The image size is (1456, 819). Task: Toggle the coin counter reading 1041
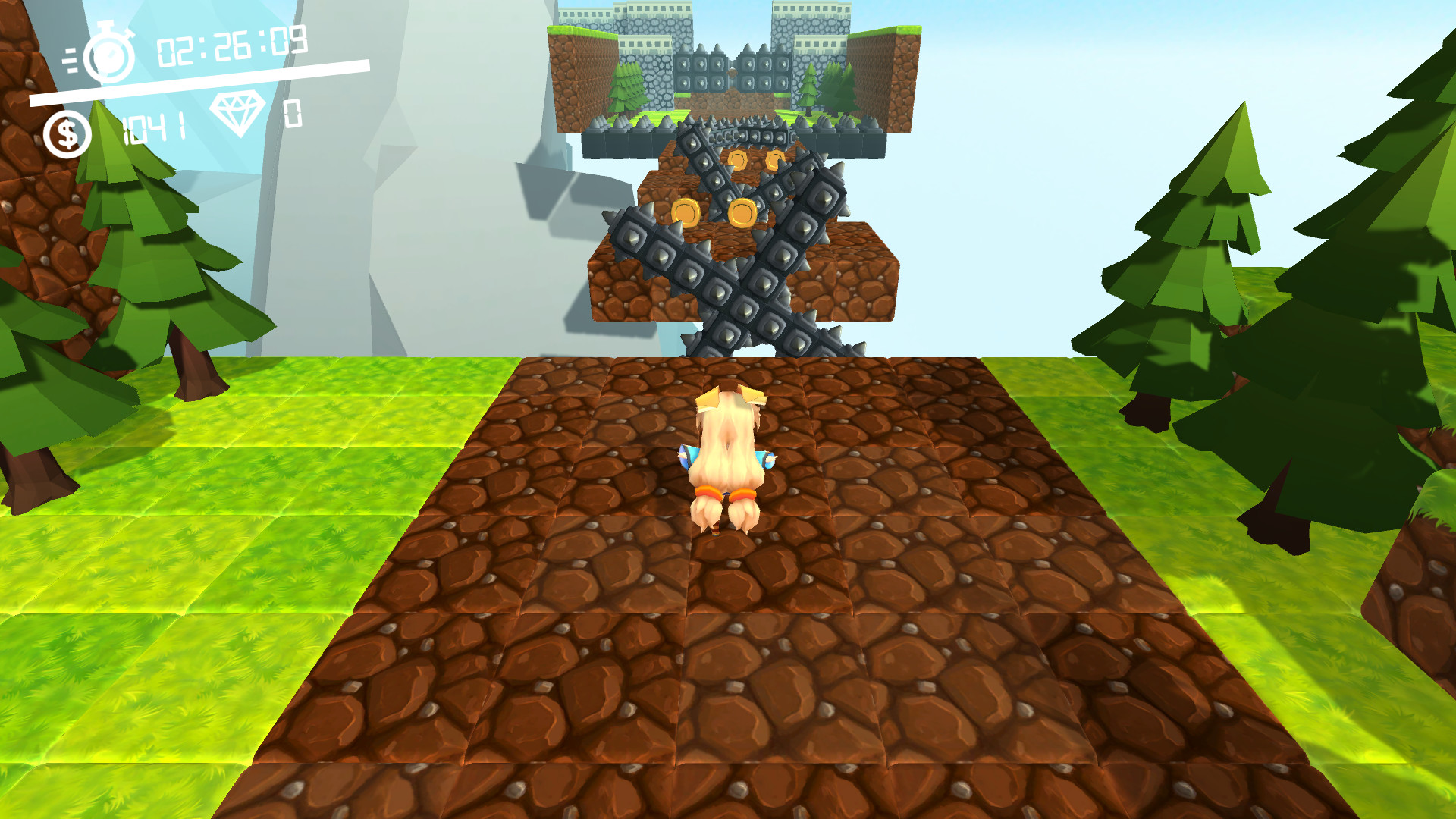152,127
